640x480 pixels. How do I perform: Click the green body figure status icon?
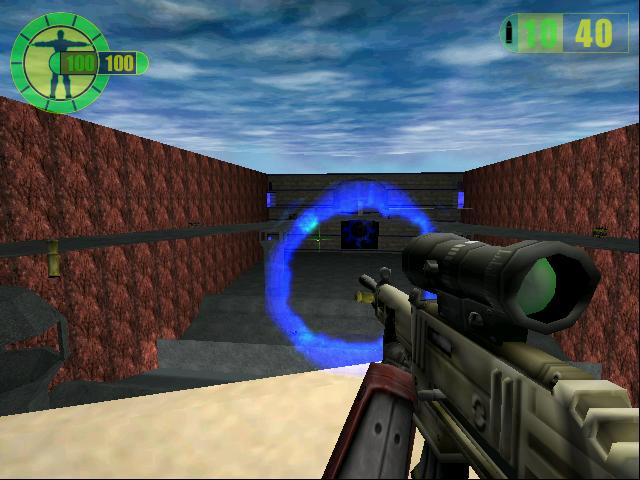(x=58, y=58)
